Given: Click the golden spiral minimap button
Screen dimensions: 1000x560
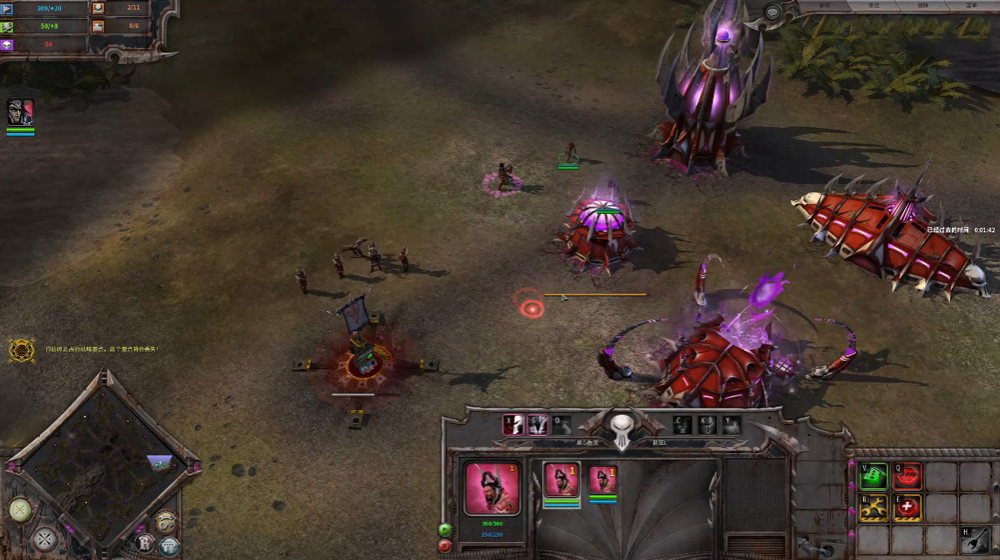Looking at the screenshot, I should [165, 522].
